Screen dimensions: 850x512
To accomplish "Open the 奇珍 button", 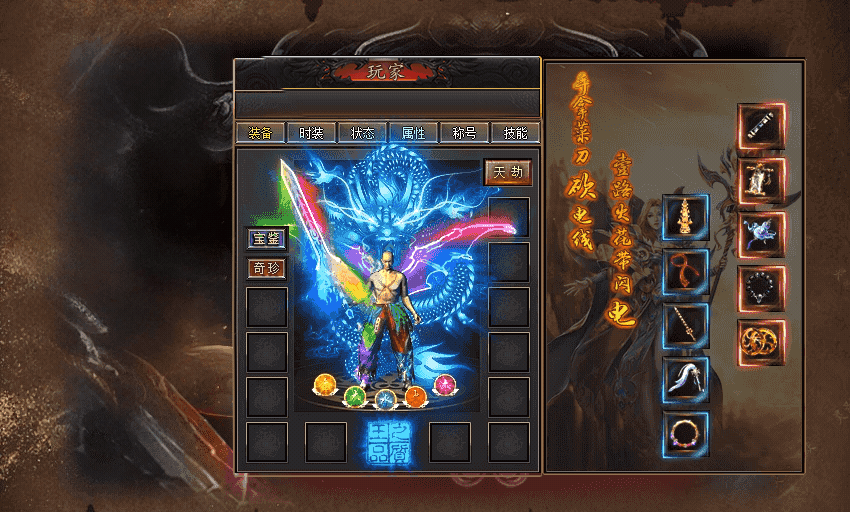I will point(267,268).
